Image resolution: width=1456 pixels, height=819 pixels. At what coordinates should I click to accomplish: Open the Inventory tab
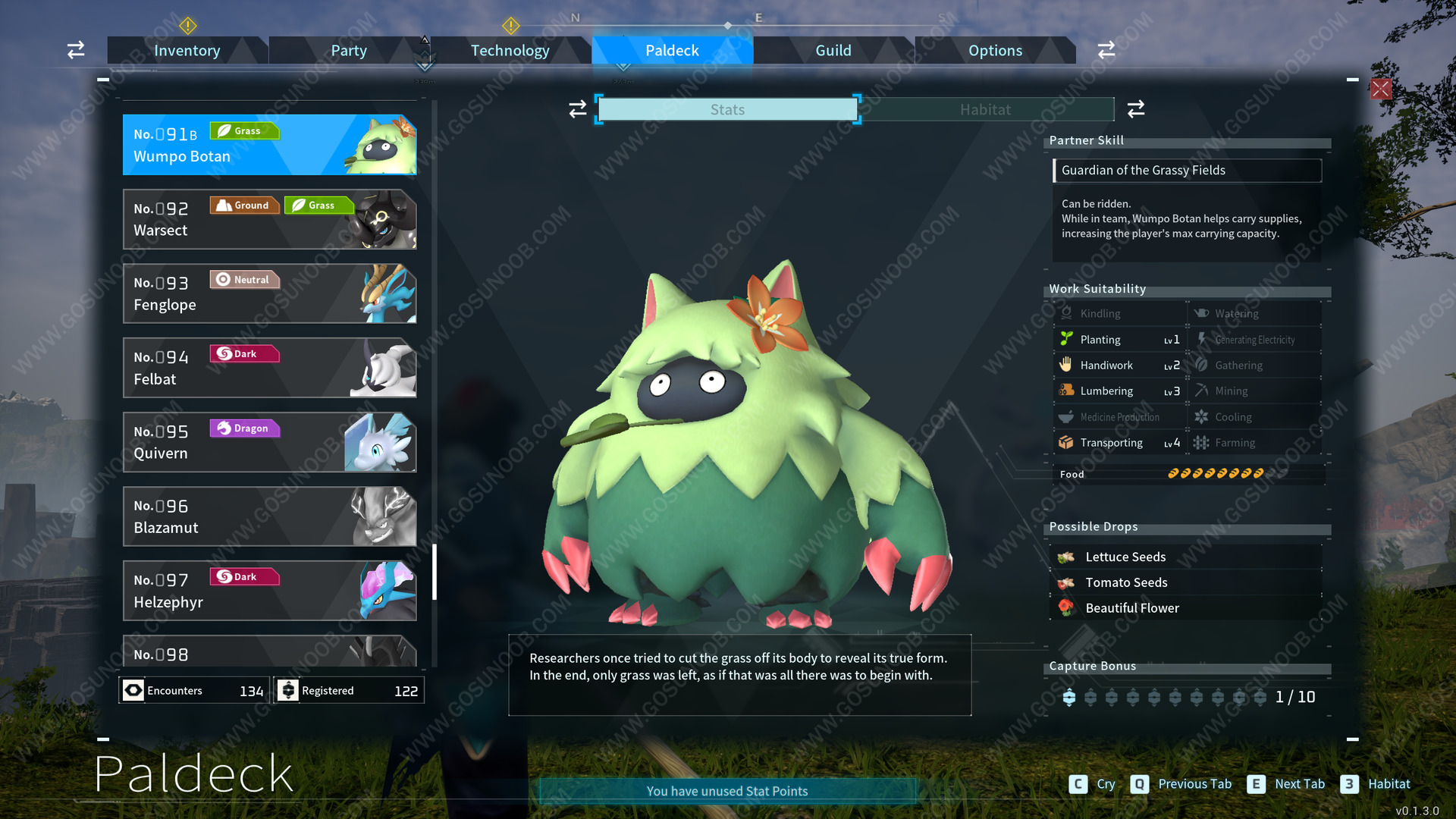(187, 51)
